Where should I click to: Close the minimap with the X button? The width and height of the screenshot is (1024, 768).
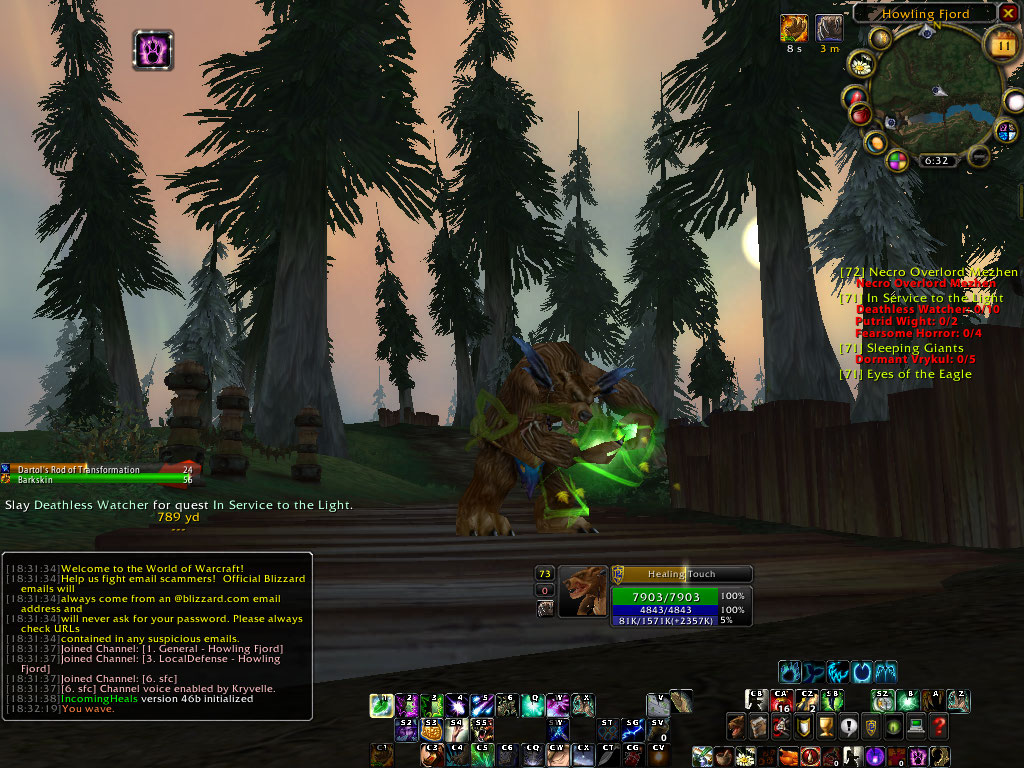(x=1009, y=13)
